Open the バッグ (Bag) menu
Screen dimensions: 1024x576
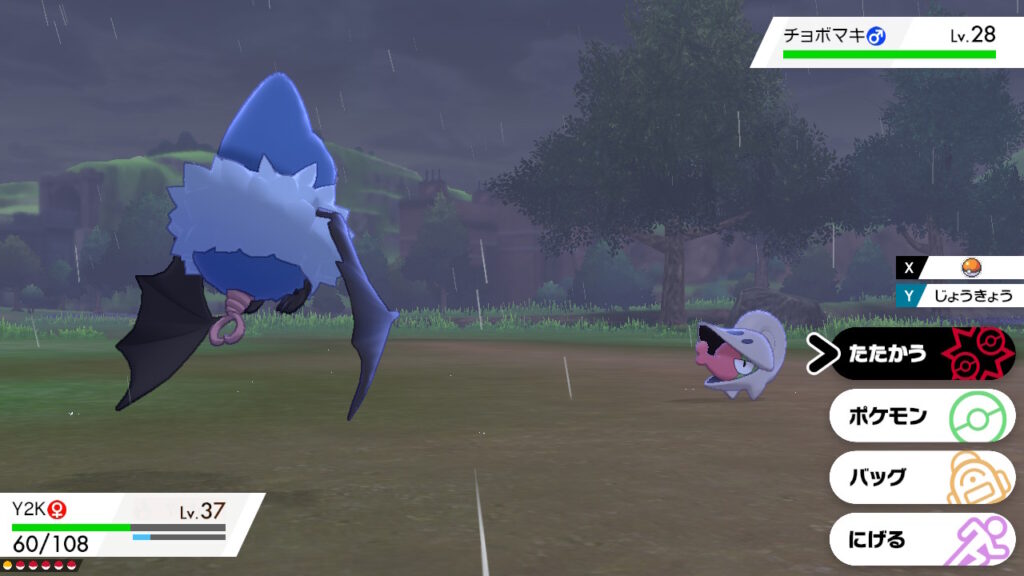pyautogui.click(x=920, y=477)
